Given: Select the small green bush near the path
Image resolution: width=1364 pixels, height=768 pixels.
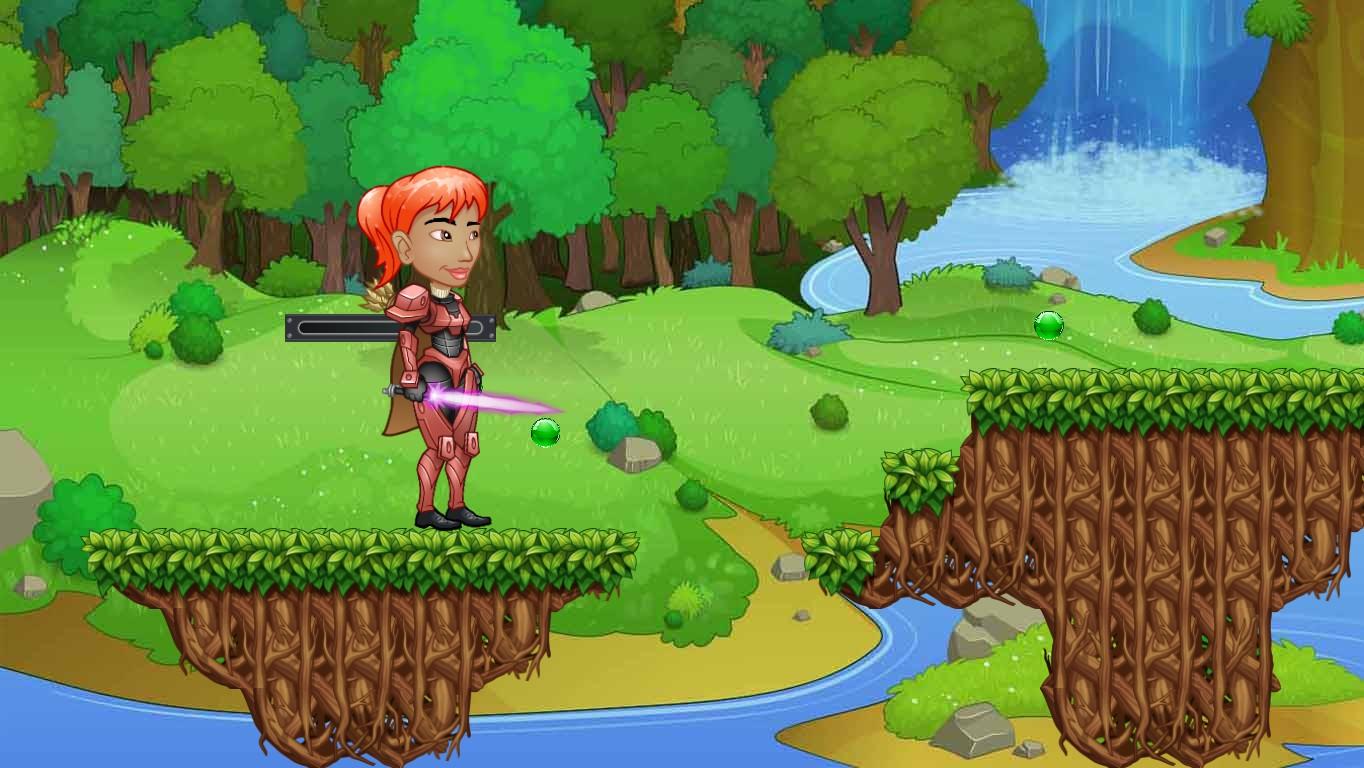Looking at the screenshot, I should tap(688, 492).
